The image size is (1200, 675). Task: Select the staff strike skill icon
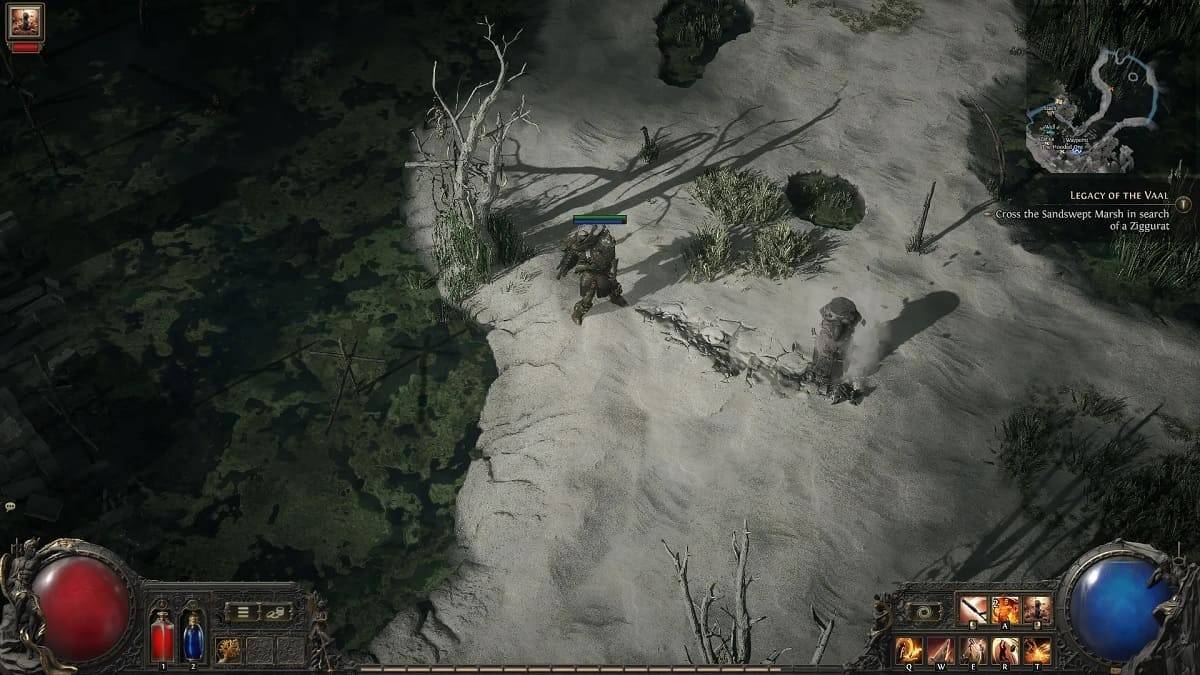(x=973, y=609)
